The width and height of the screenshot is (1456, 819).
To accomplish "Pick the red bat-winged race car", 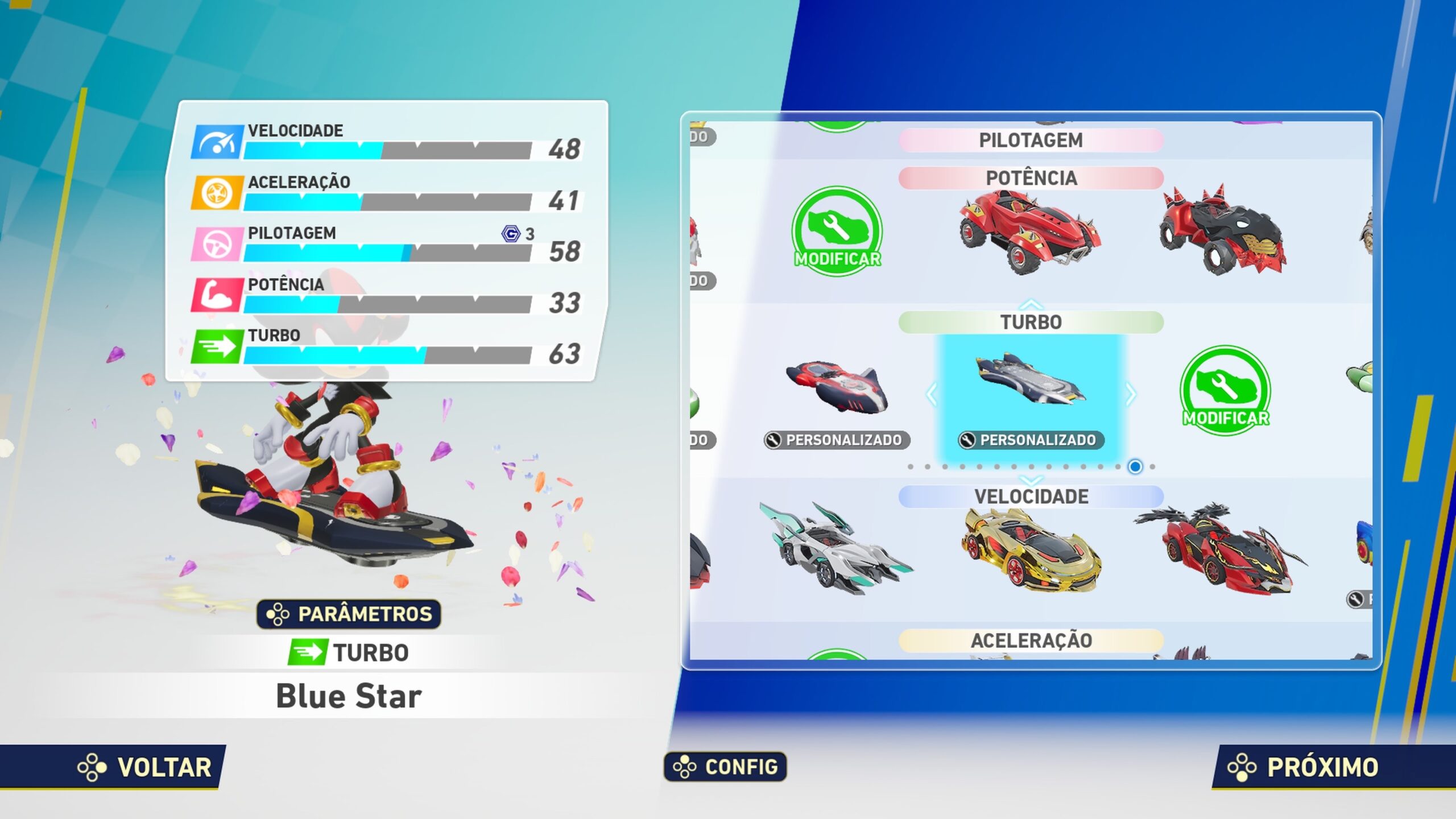I will [x=1223, y=549].
